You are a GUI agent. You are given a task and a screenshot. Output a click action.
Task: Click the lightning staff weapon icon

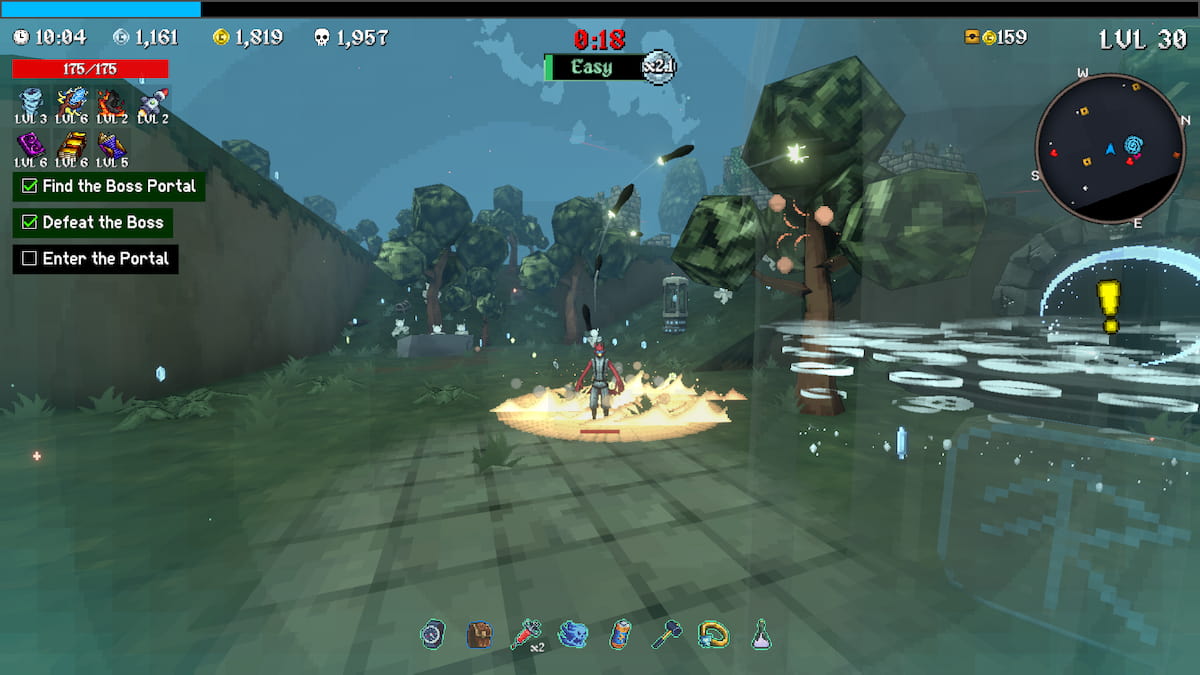[71, 101]
